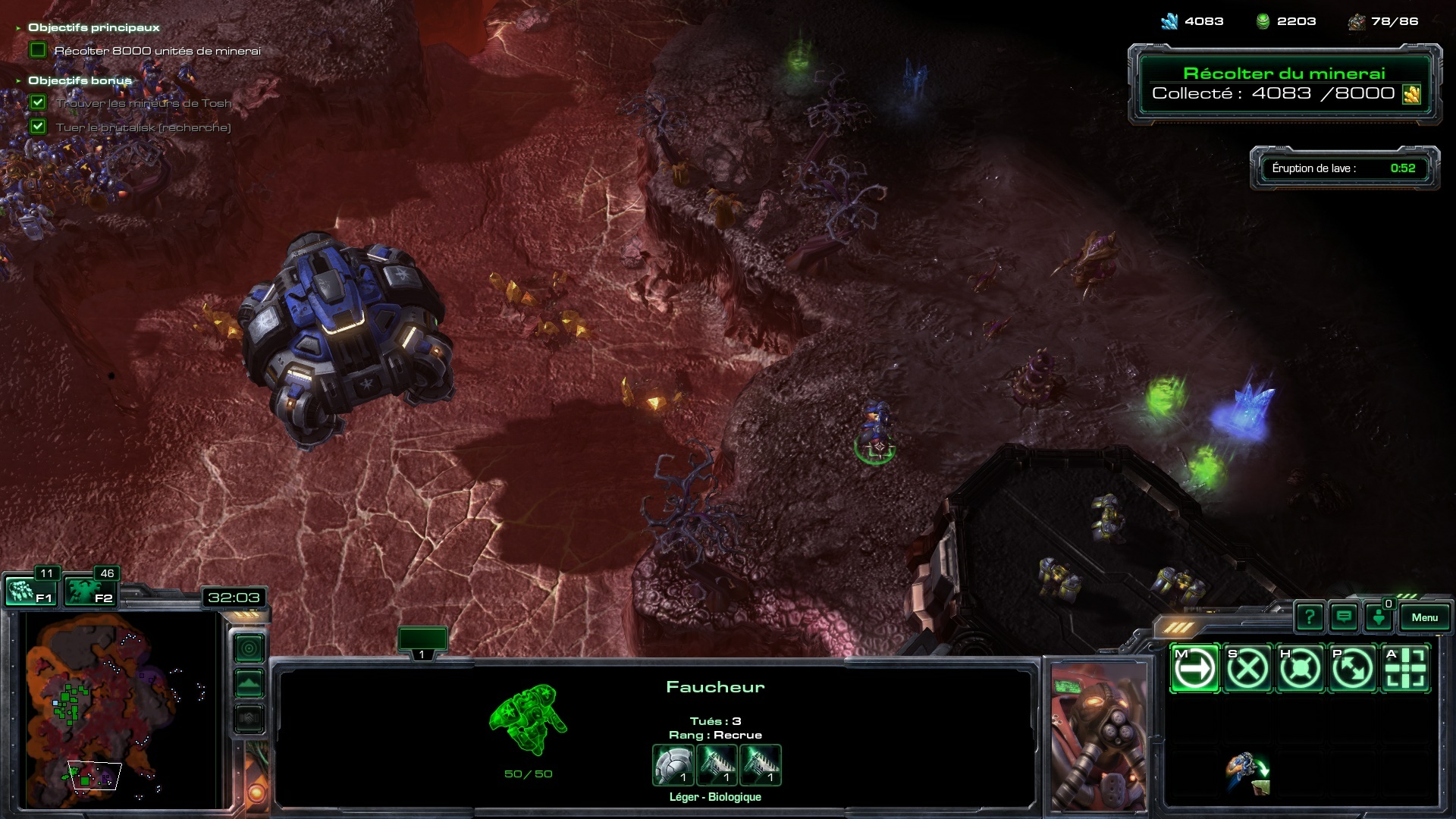The height and width of the screenshot is (819, 1456).
Task: Activate the Hold Position command
Action: pos(1300,669)
